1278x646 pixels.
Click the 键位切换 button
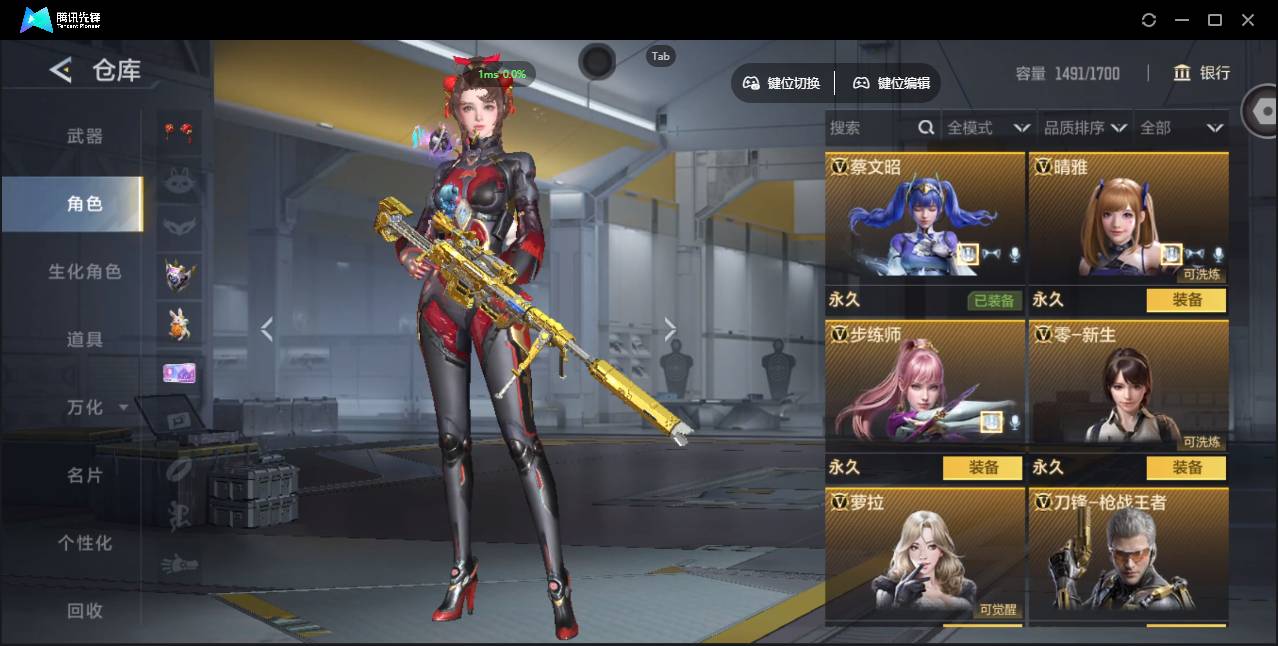(x=782, y=83)
